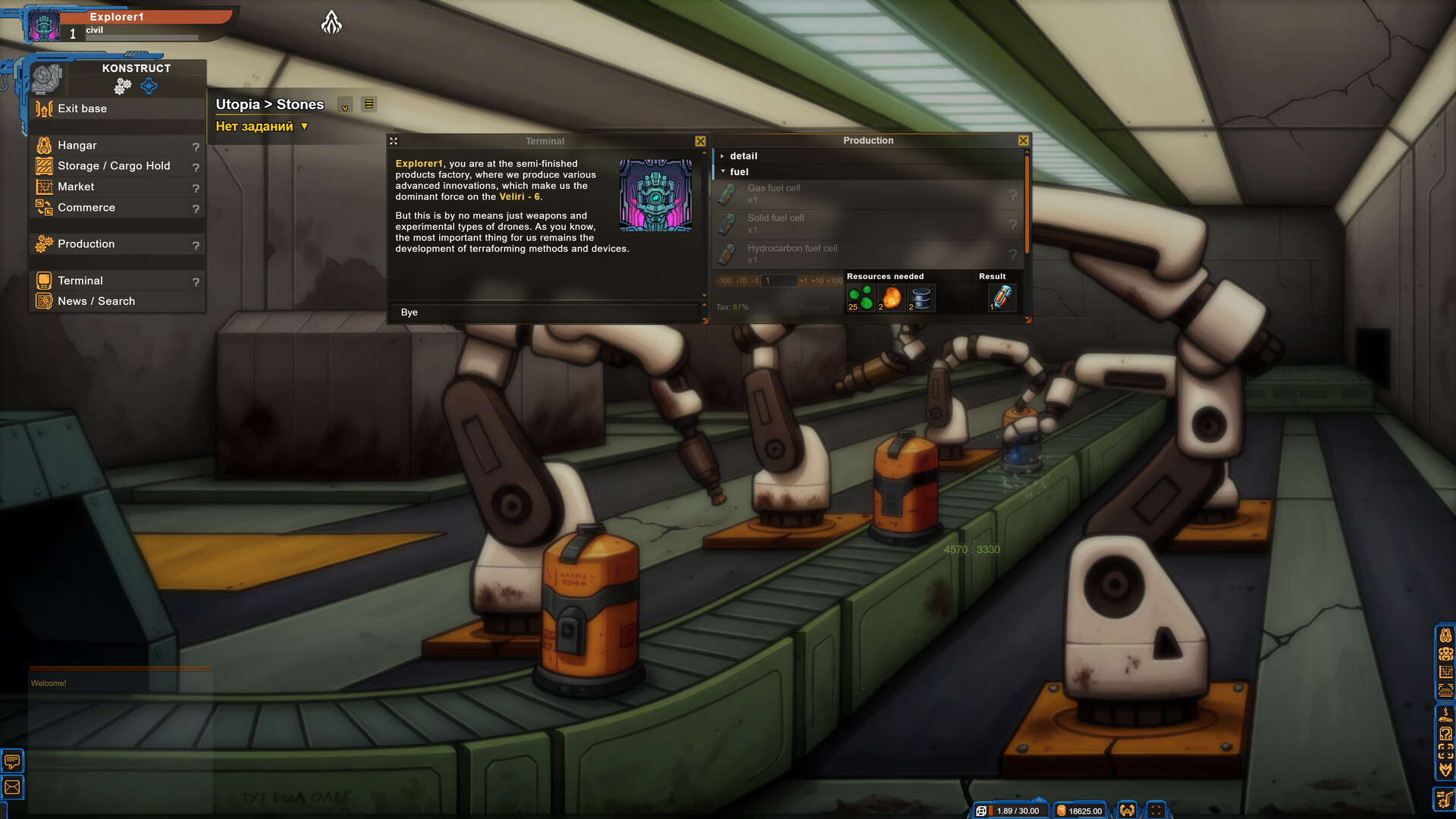The height and width of the screenshot is (819, 1456).
Task: Open News / Search
Action: (96, 301)
